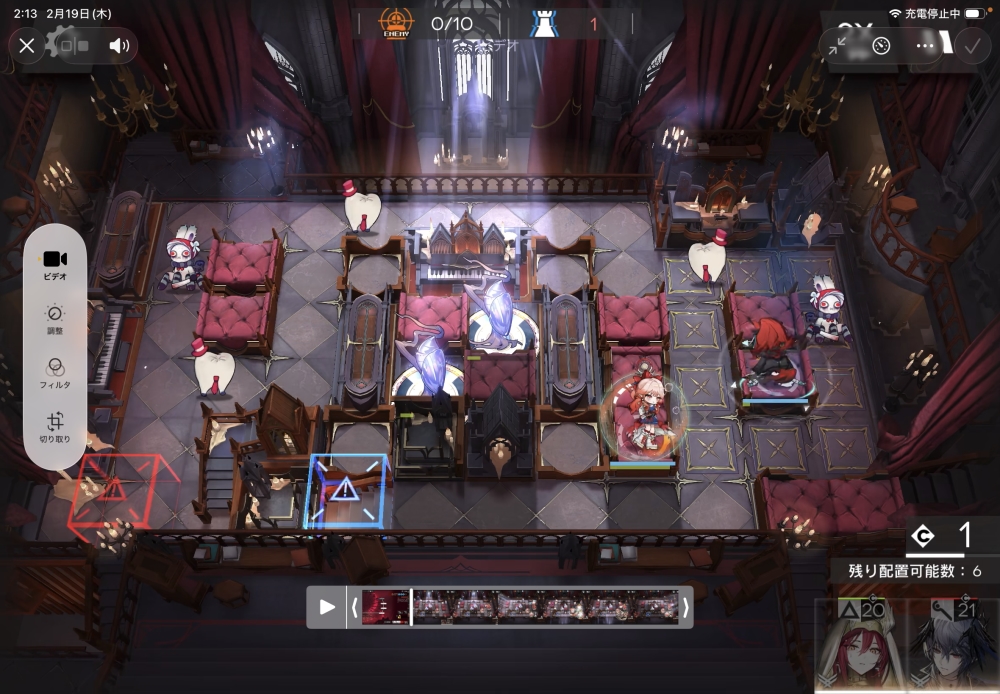
Task: Open the 切り取り crop tool
Action: (55, 428)
